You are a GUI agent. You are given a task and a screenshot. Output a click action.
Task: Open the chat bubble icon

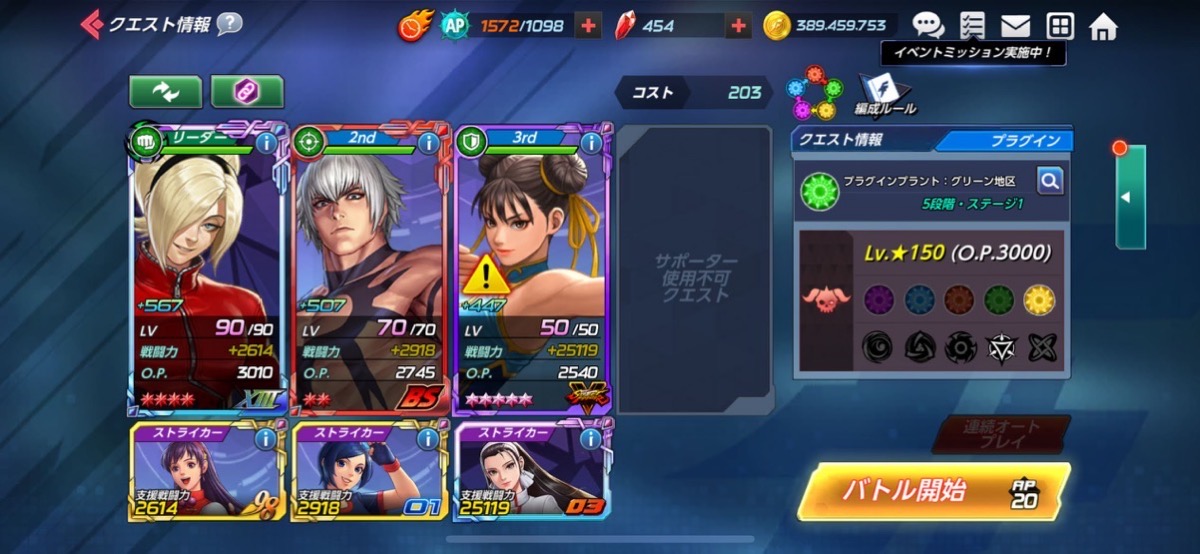coord(927,25)
